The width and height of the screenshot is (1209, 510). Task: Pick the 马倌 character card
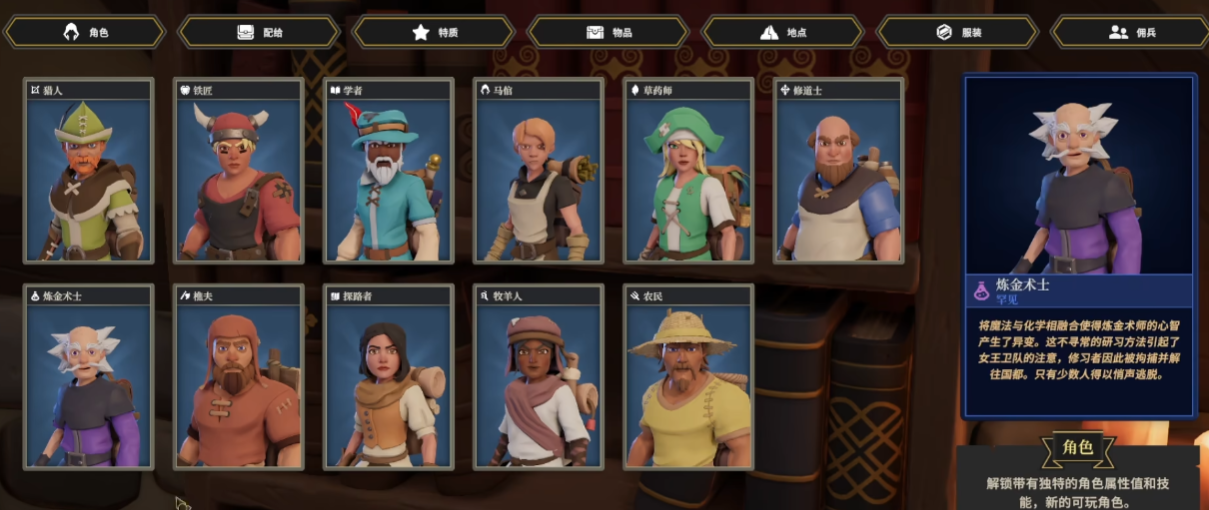pyautogui.click(x=539, y=172)
